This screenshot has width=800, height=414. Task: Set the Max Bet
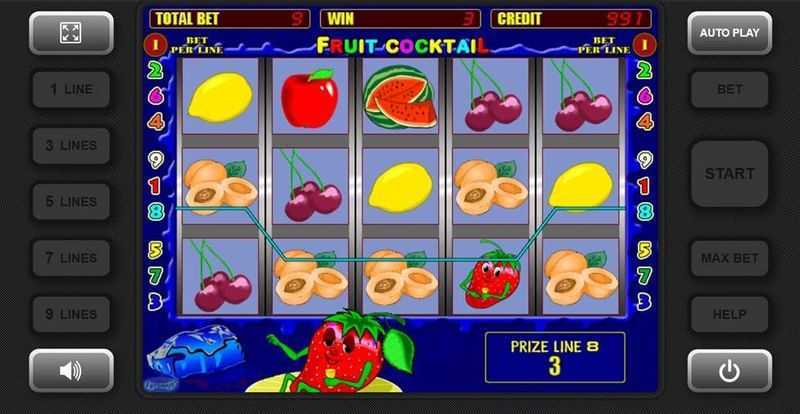[x=729, y=258]
